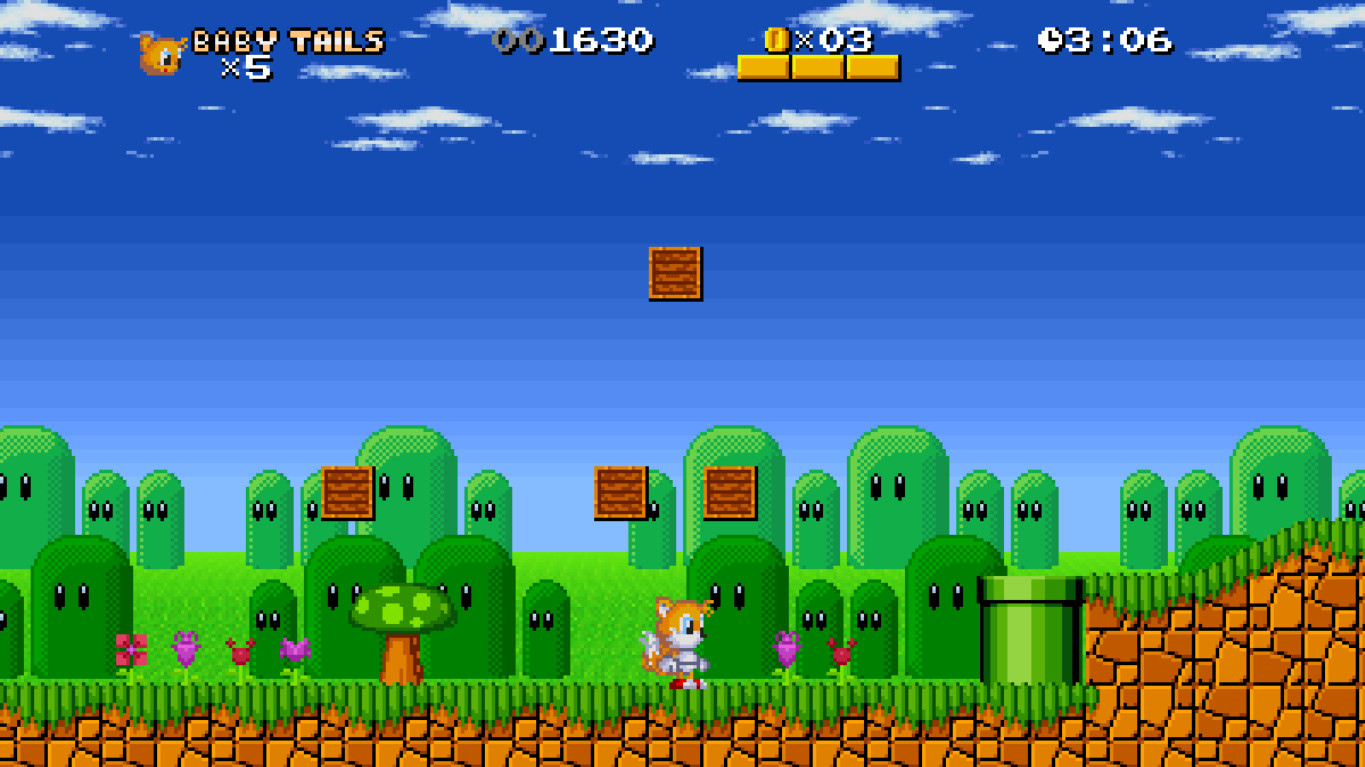The image size is (1365, 767).
Task: Click the clock icon beside the 3:06 timer
Action: (1051, 41)
